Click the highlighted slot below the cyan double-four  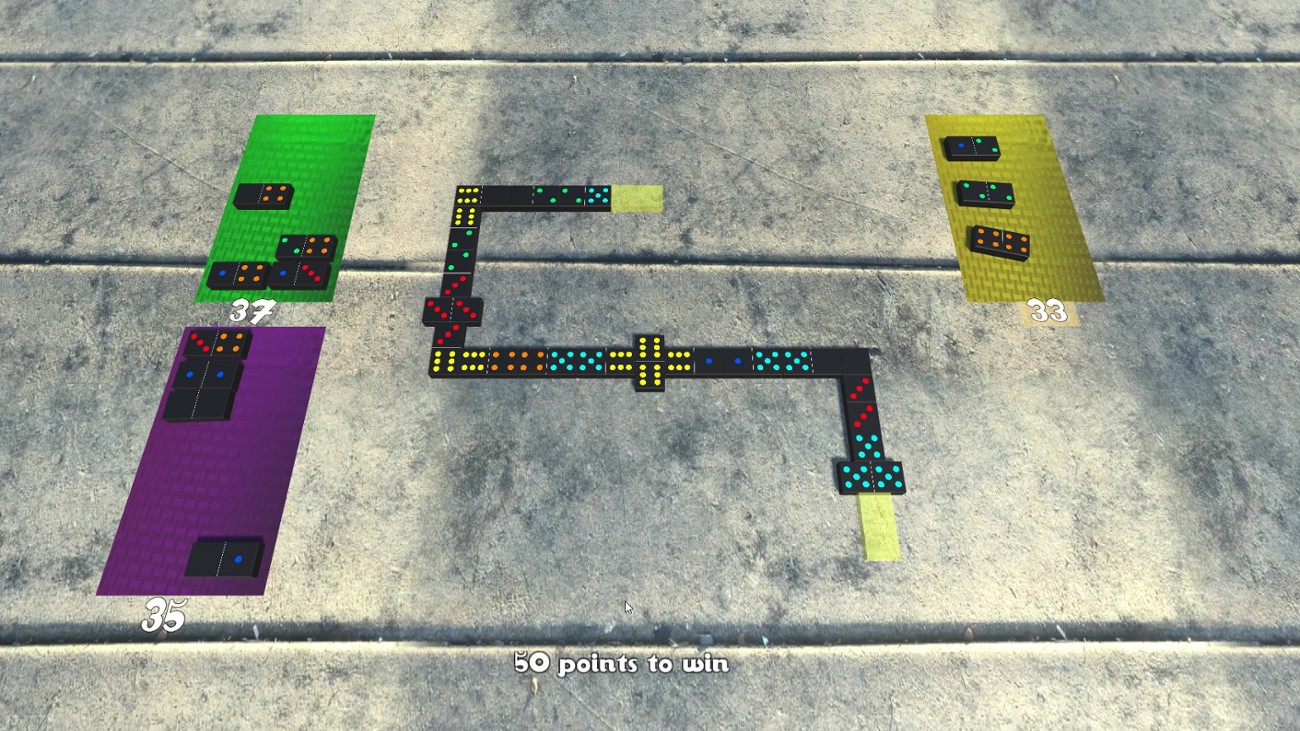(x=878, y=522)
